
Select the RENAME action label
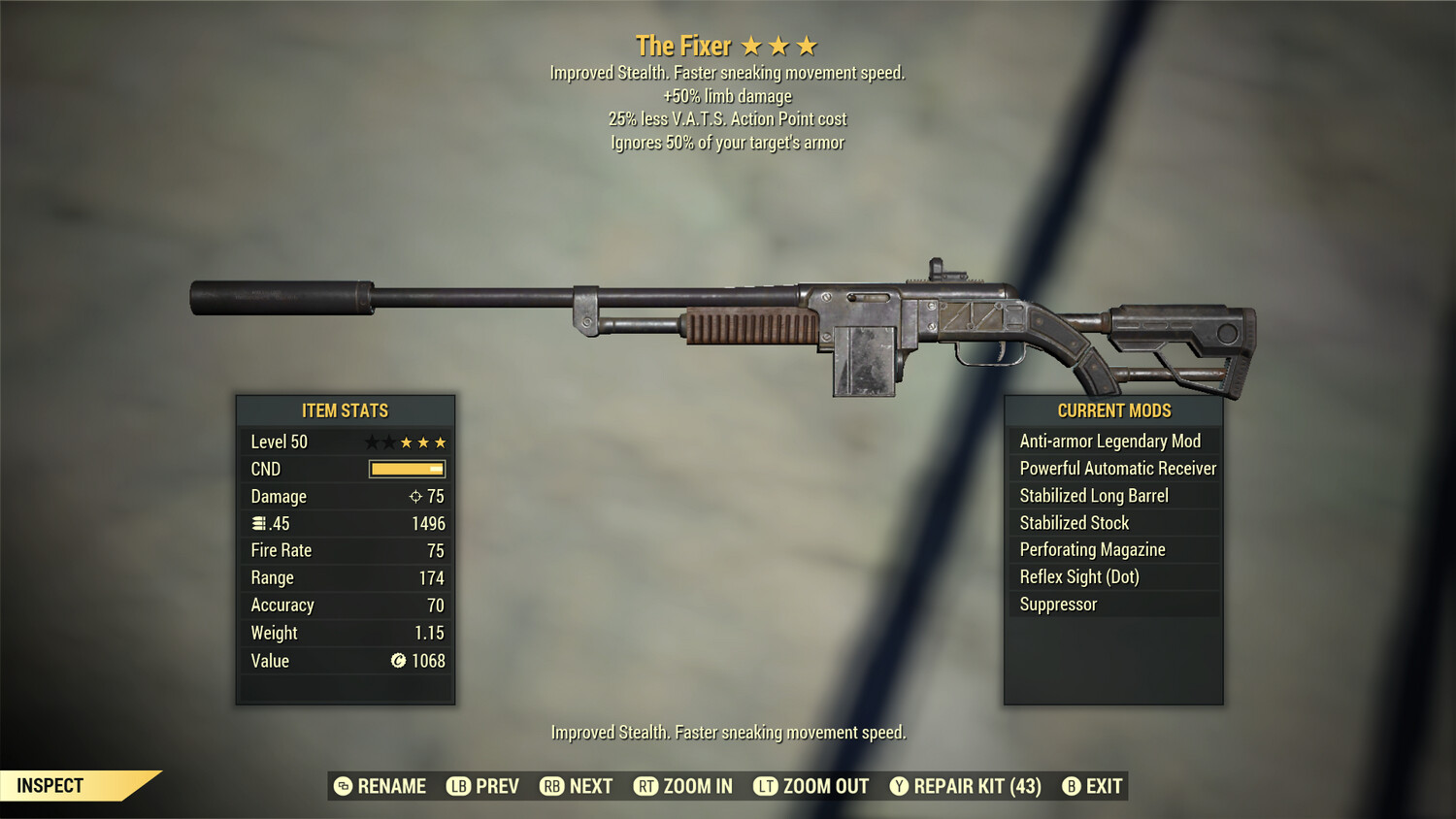[392, 786]
